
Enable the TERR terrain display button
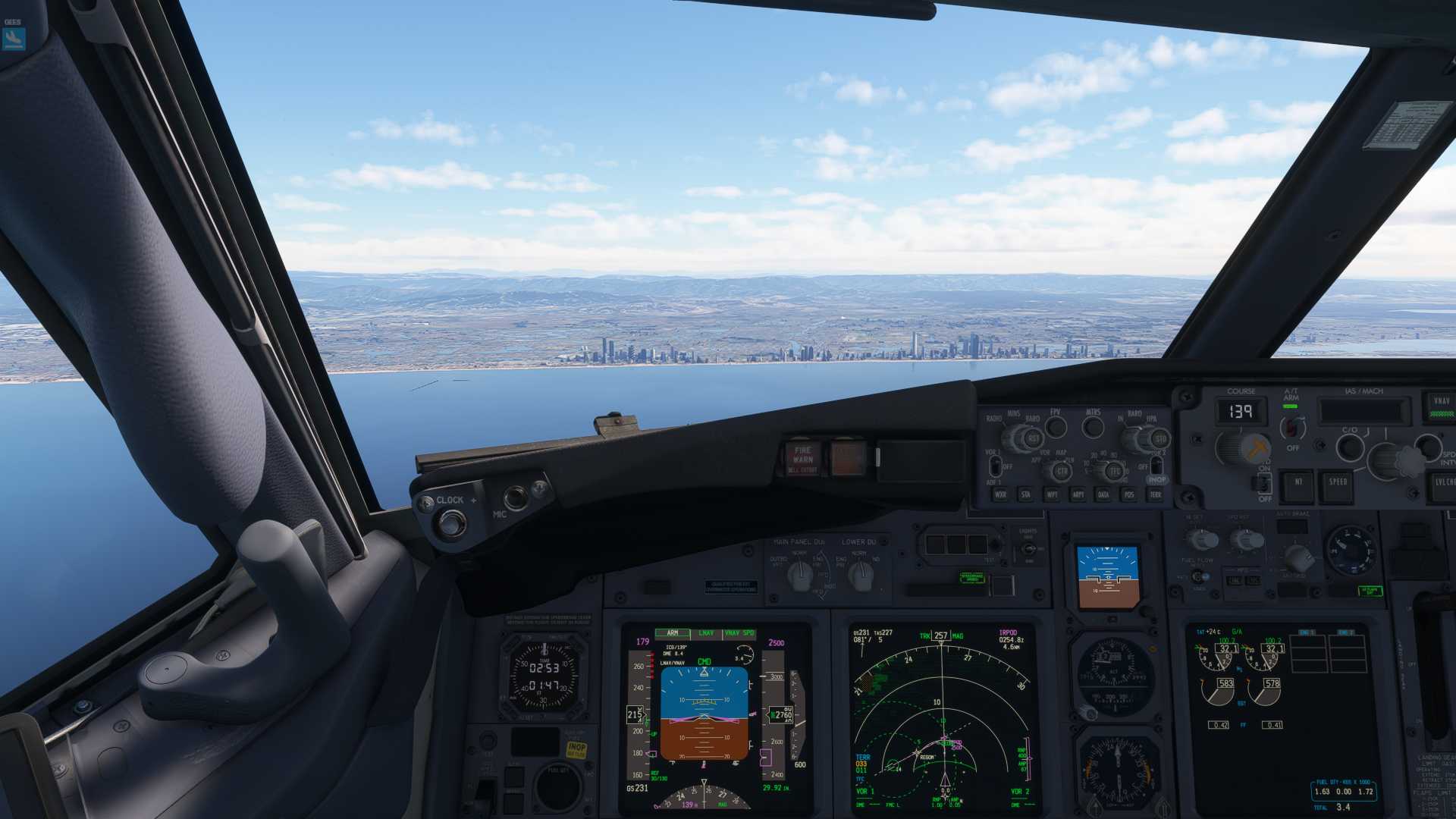(1156, 494)
